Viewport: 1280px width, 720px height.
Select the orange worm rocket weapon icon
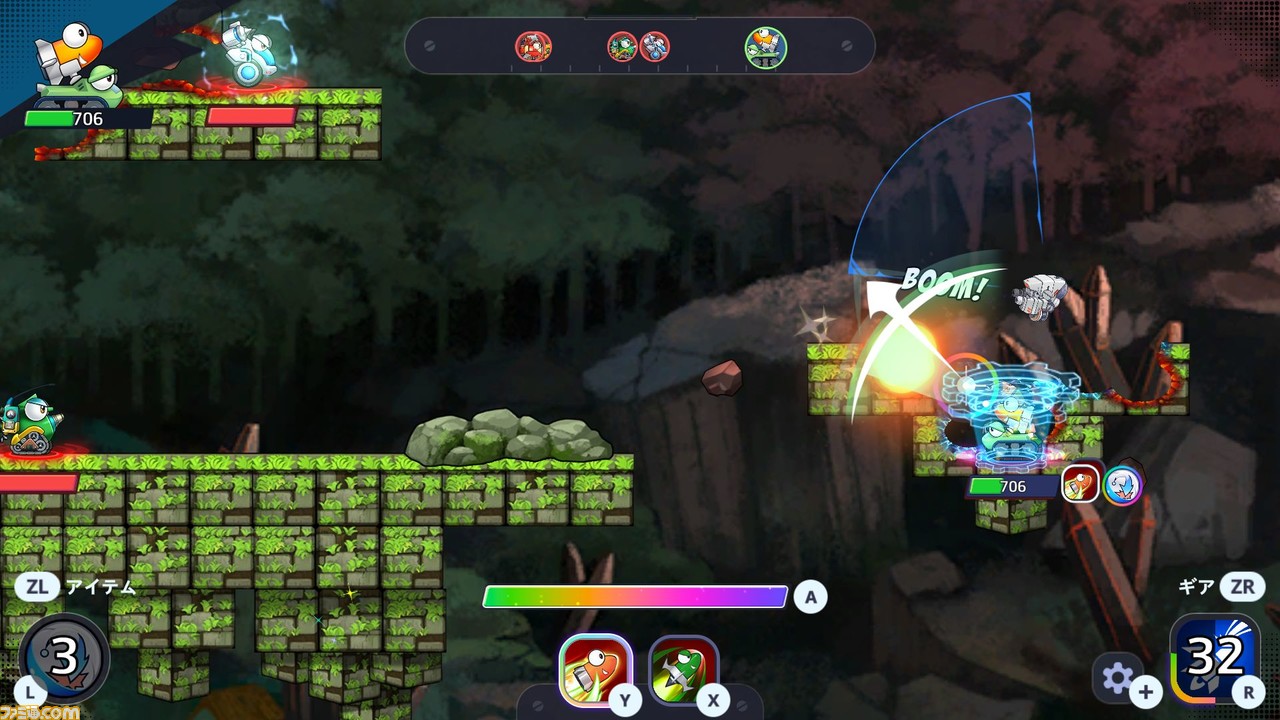(x=595, y=668)
